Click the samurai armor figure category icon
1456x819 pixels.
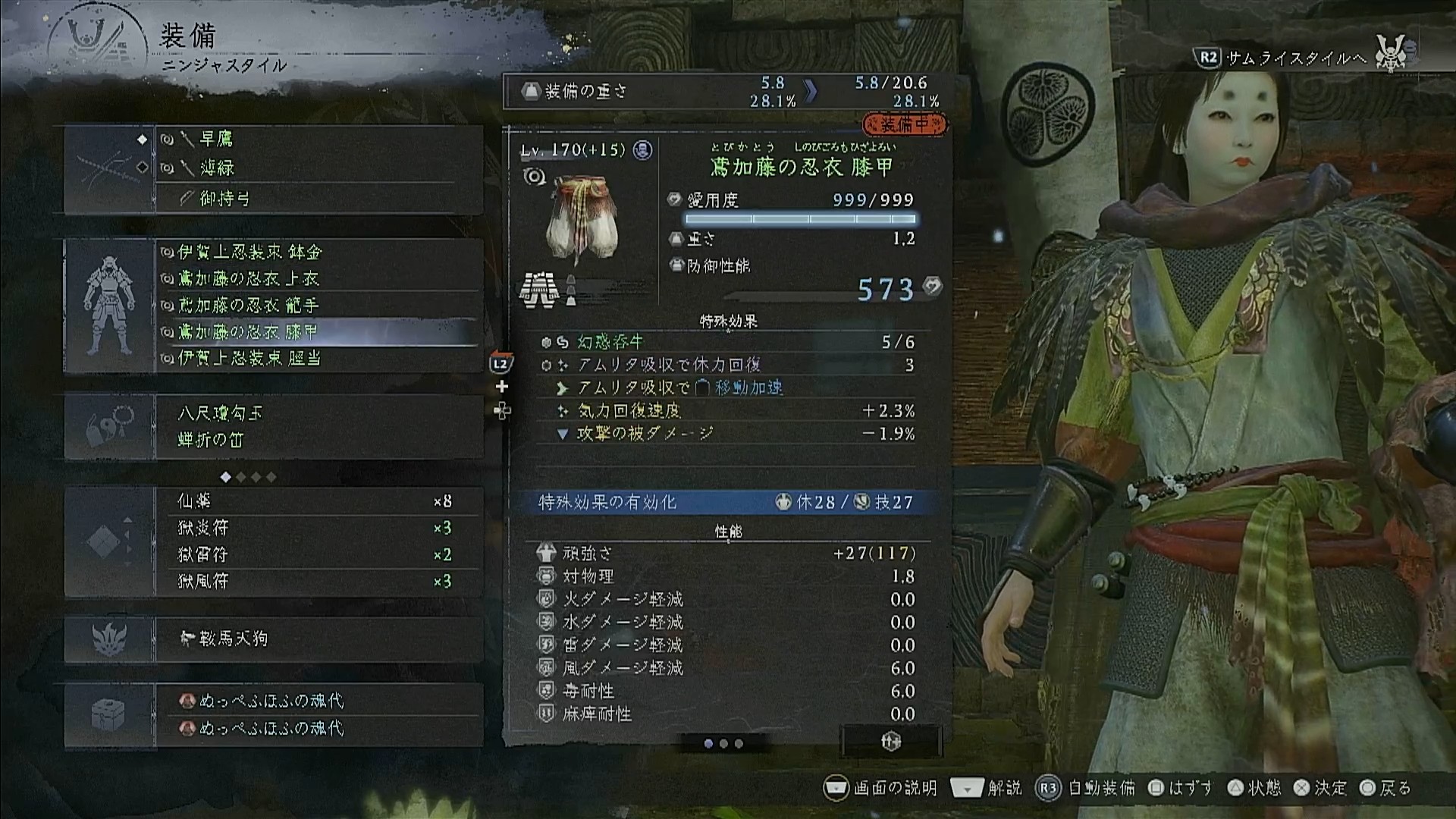[111, 306]
